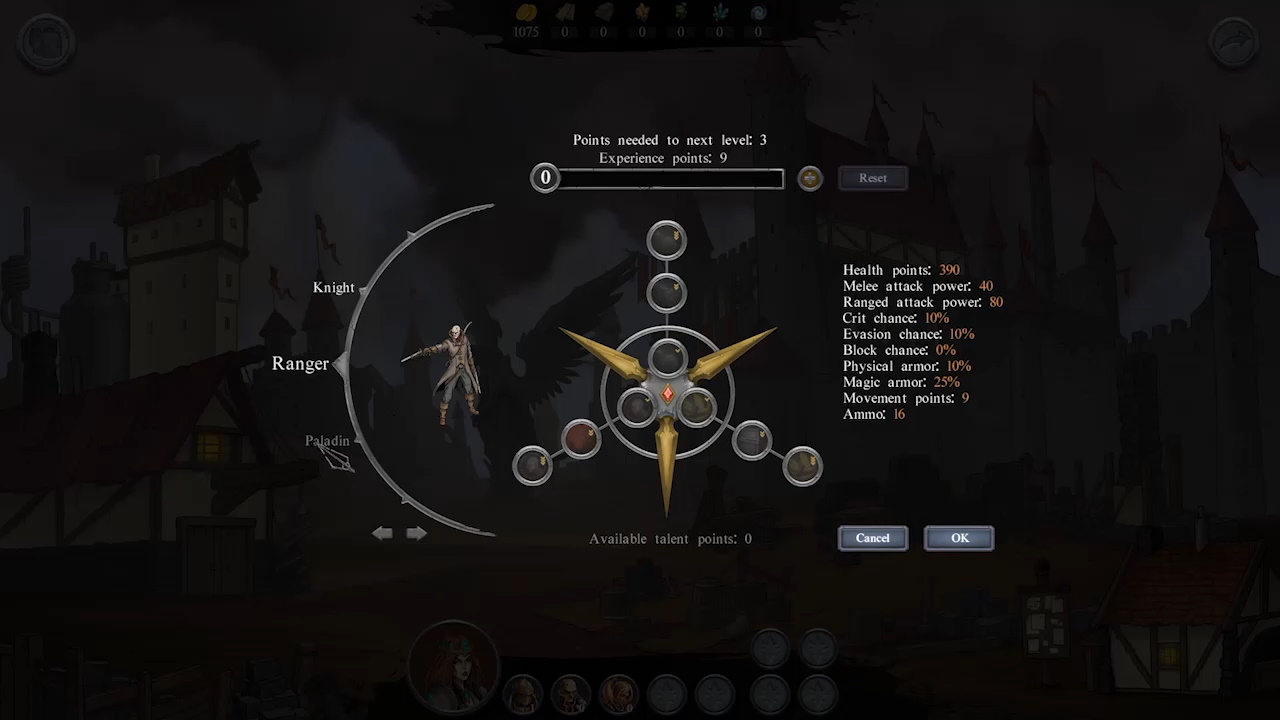Screen dimensions: 1280x720
Task: Click the right arrow below the class selector
Action: pos(417,533)
